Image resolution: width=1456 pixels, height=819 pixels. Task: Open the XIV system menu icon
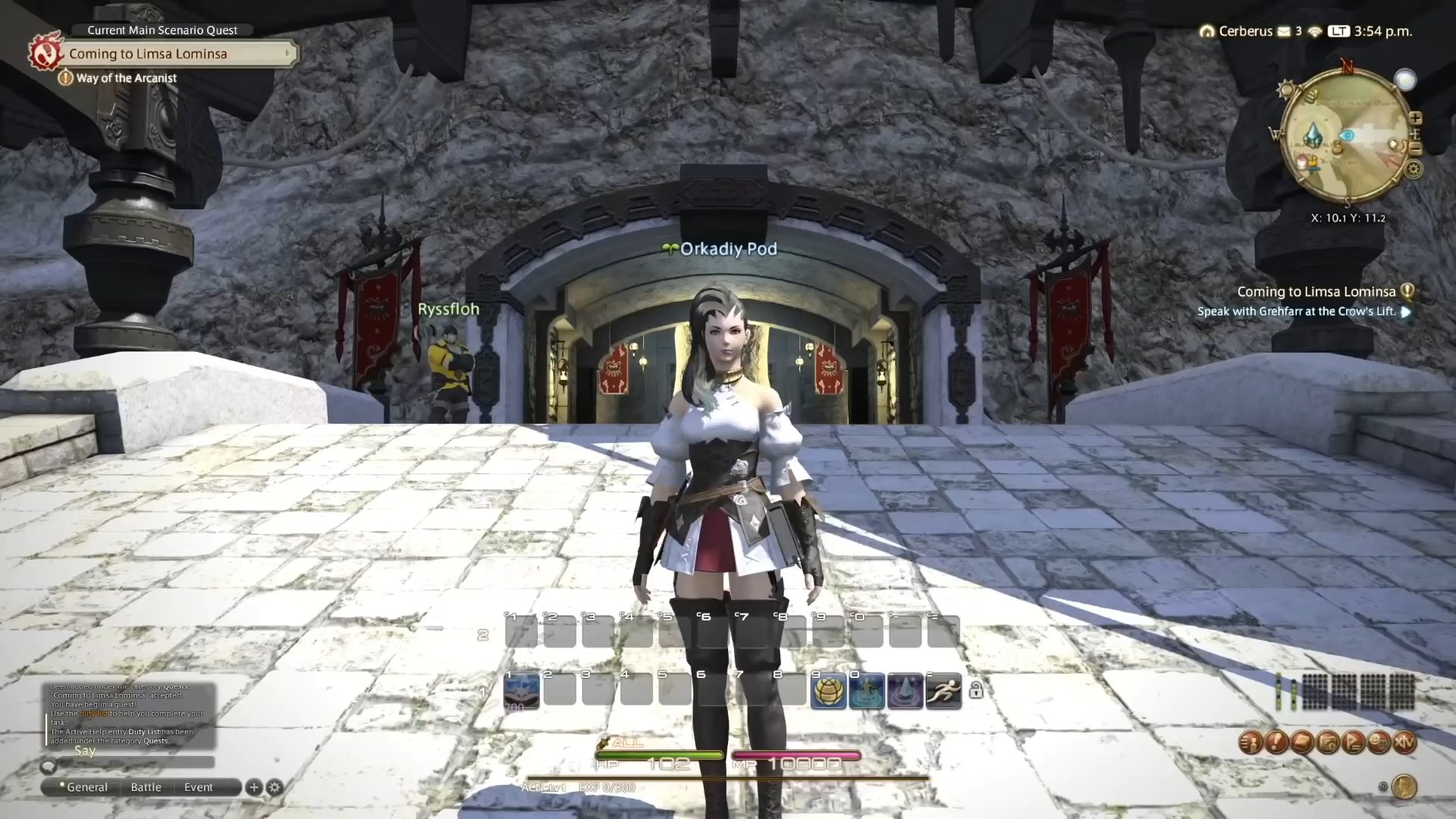tap(1404, 742)
